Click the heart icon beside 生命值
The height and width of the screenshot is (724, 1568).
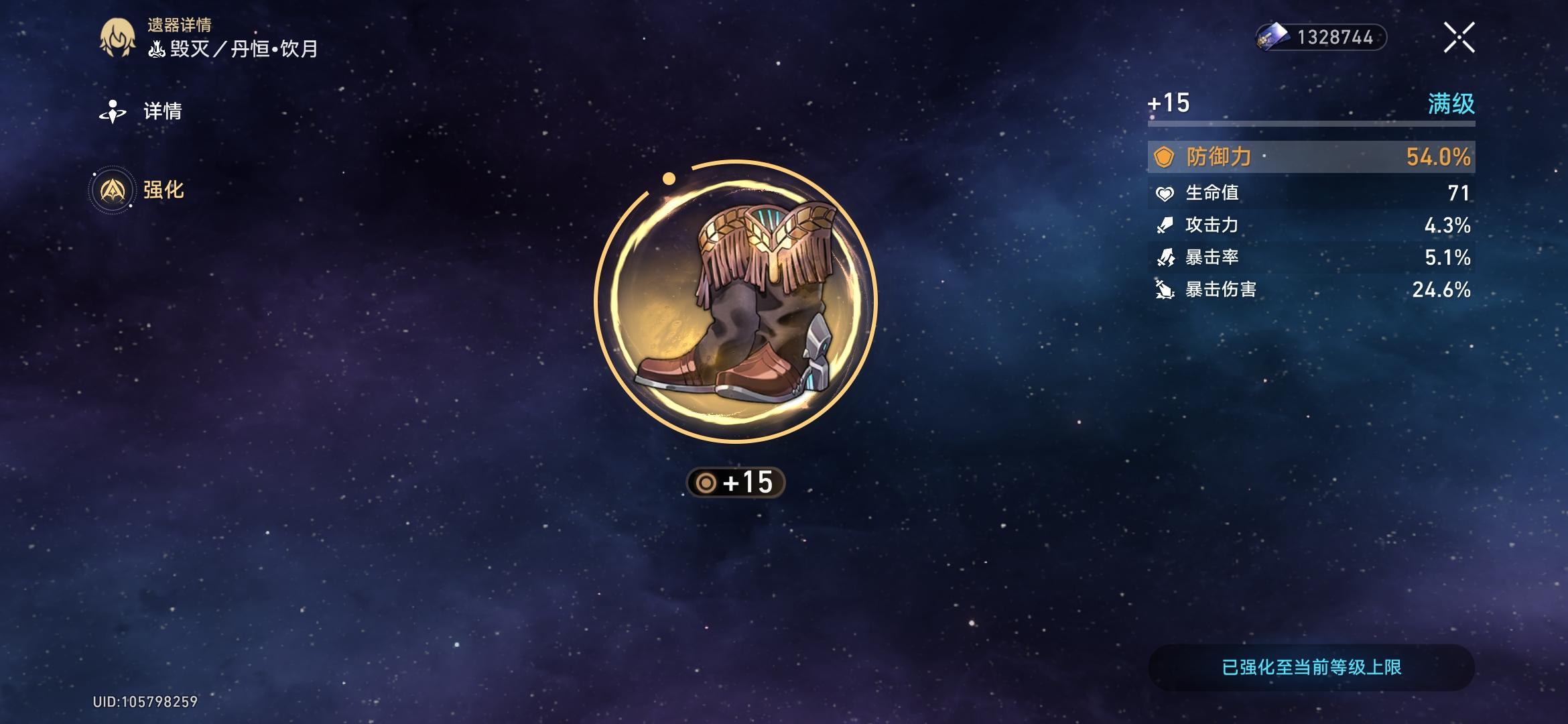pyautogui.click(x=1165, y=193)
